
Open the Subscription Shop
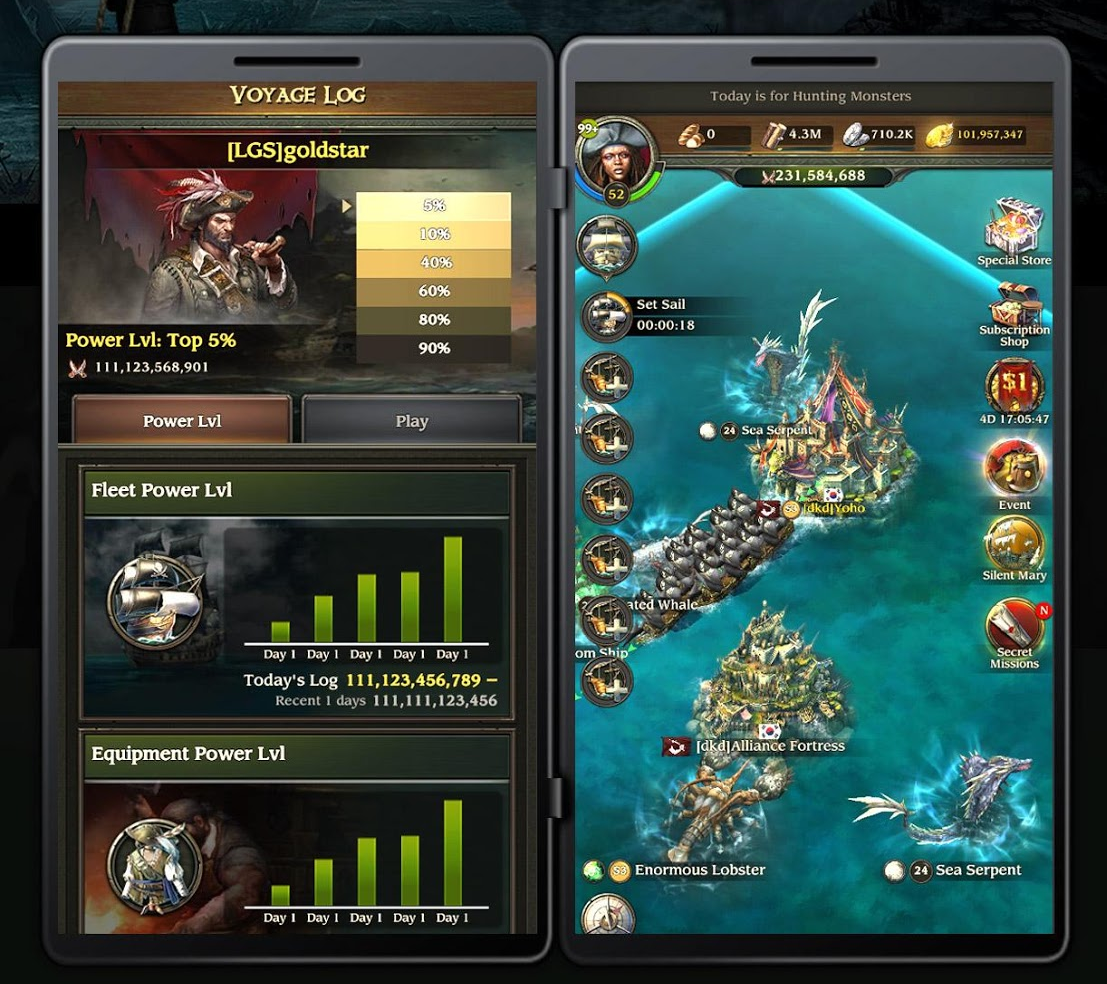tap(1014, 314)
